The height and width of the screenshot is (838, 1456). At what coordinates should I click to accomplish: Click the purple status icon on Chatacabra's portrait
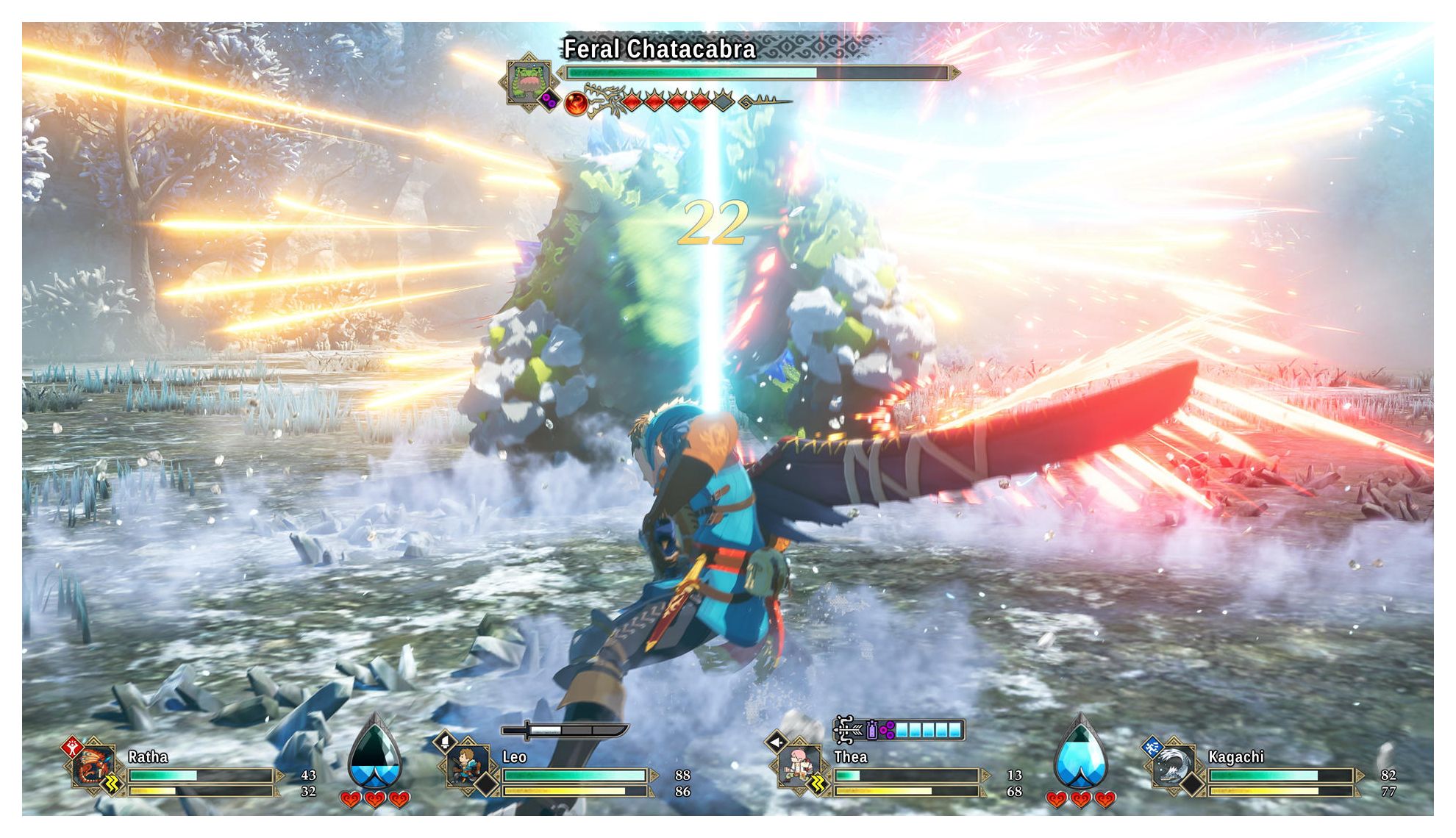(548, 99)
